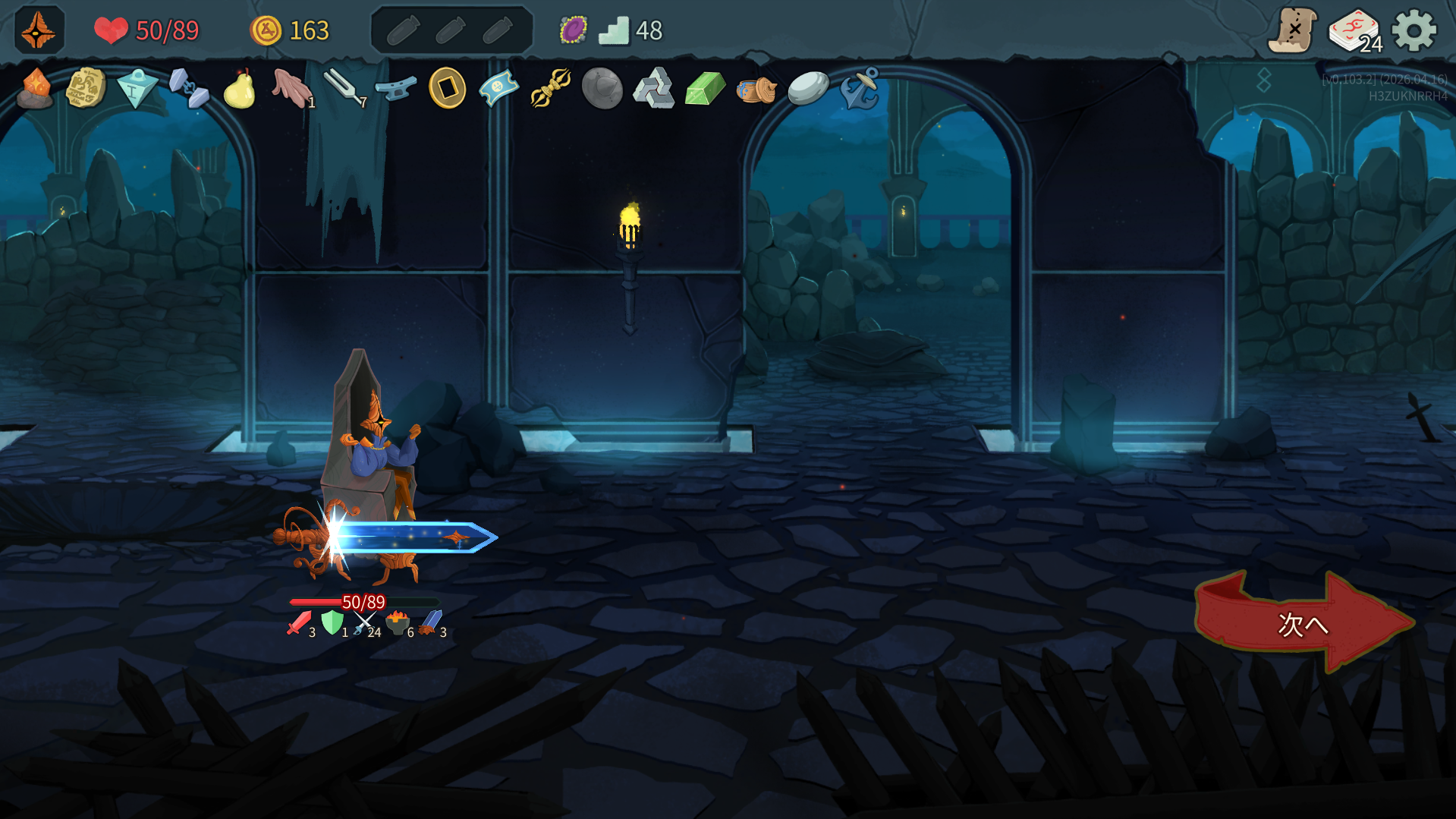Open the map scroll
The image size is (1456, 819).
pyautogui.click(x=1293, y=31)
